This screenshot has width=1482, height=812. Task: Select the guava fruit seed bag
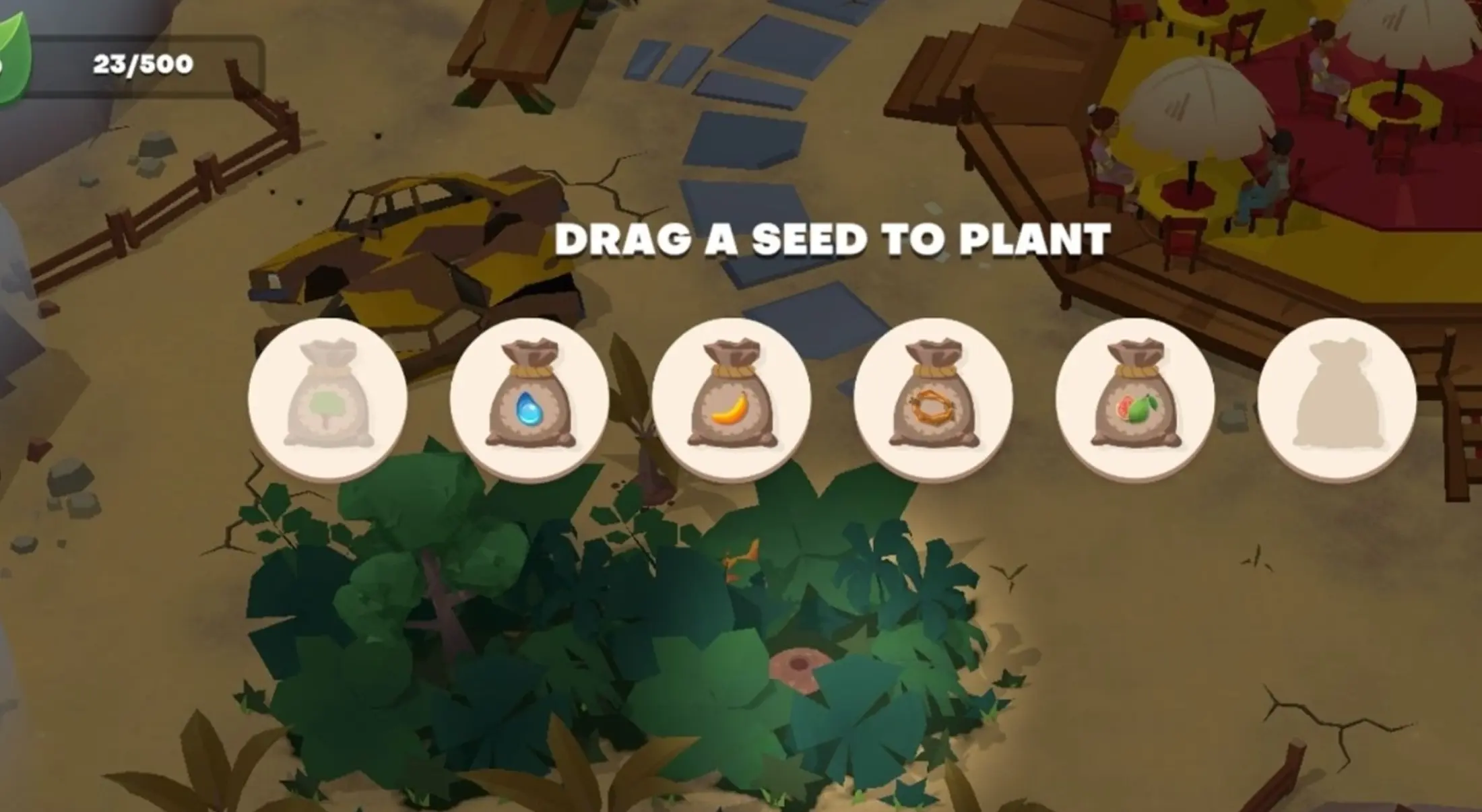point(1136,397)
